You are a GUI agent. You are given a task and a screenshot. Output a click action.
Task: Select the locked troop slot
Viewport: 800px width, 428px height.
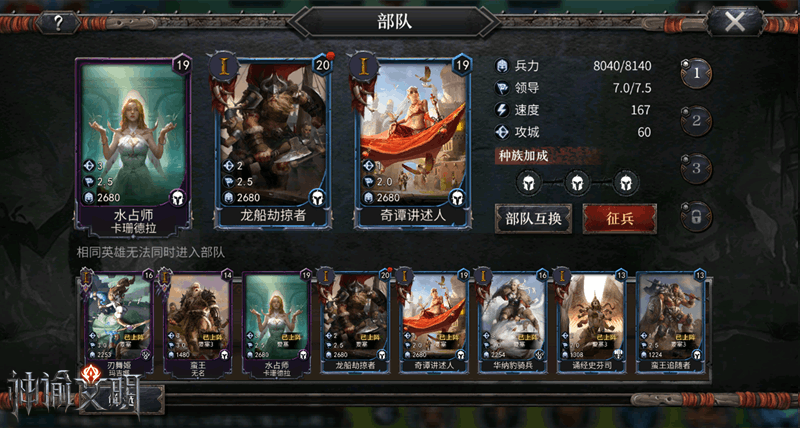click(x=697, y=214)
